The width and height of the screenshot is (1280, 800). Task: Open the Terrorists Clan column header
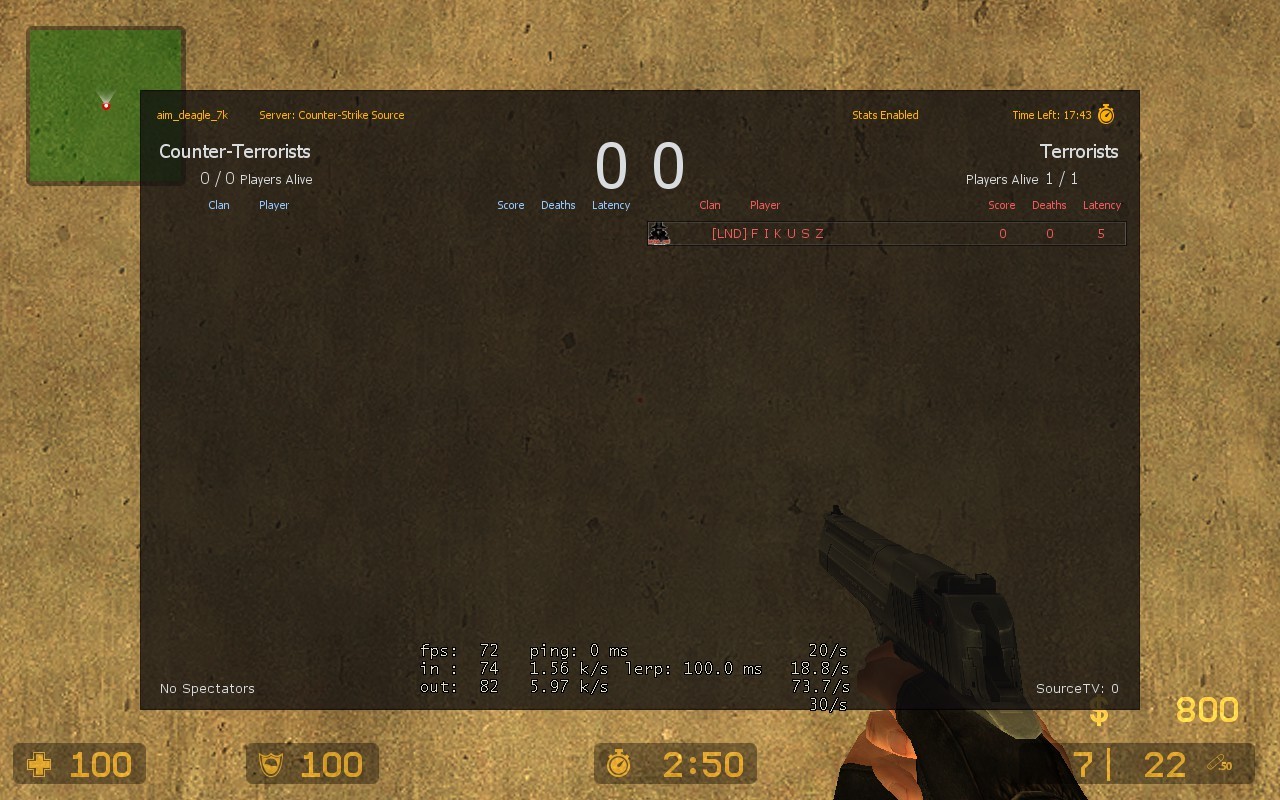coord(710,205)
